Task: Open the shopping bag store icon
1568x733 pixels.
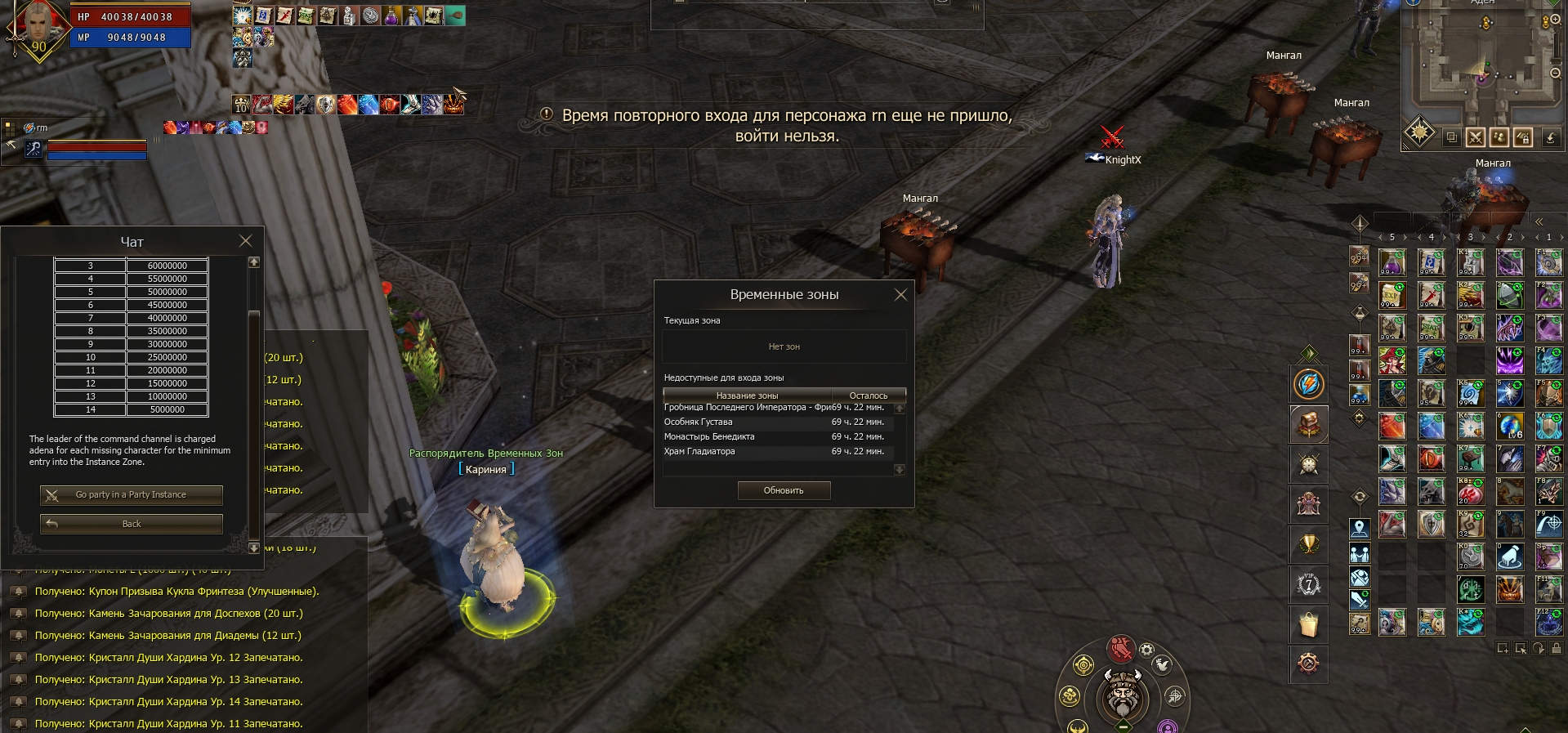Action: (1309, 624)
